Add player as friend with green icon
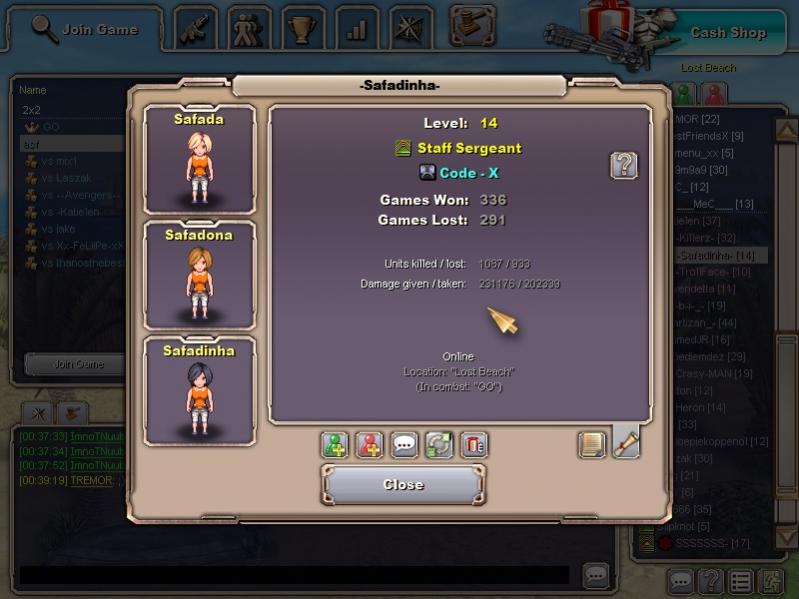799x599 pixels. click(x=335, y=444)
